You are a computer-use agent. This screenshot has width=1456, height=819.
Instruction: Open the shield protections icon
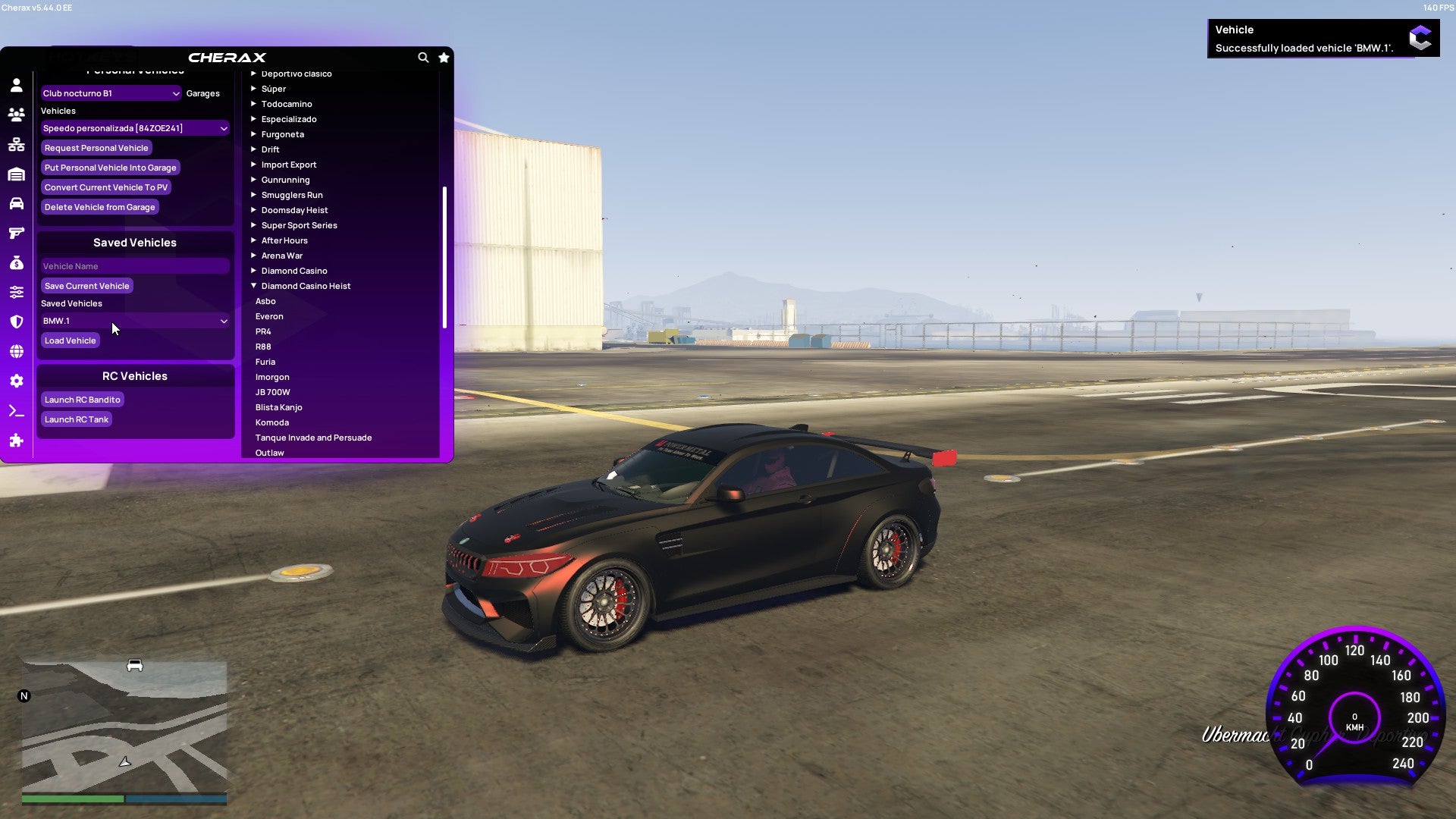pos(17,321)
